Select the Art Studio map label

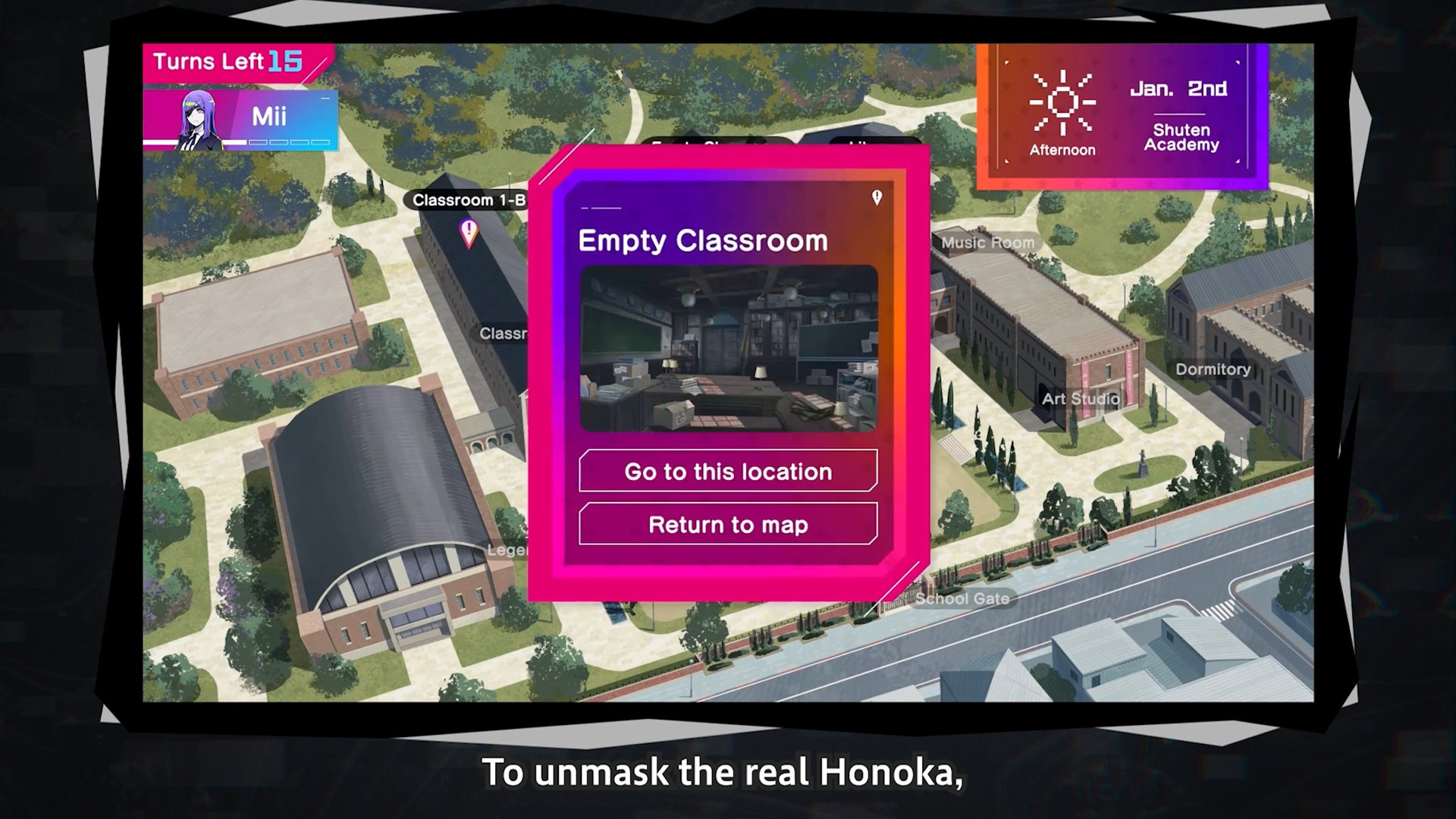pyautogui.click(x=1080, y=399)
